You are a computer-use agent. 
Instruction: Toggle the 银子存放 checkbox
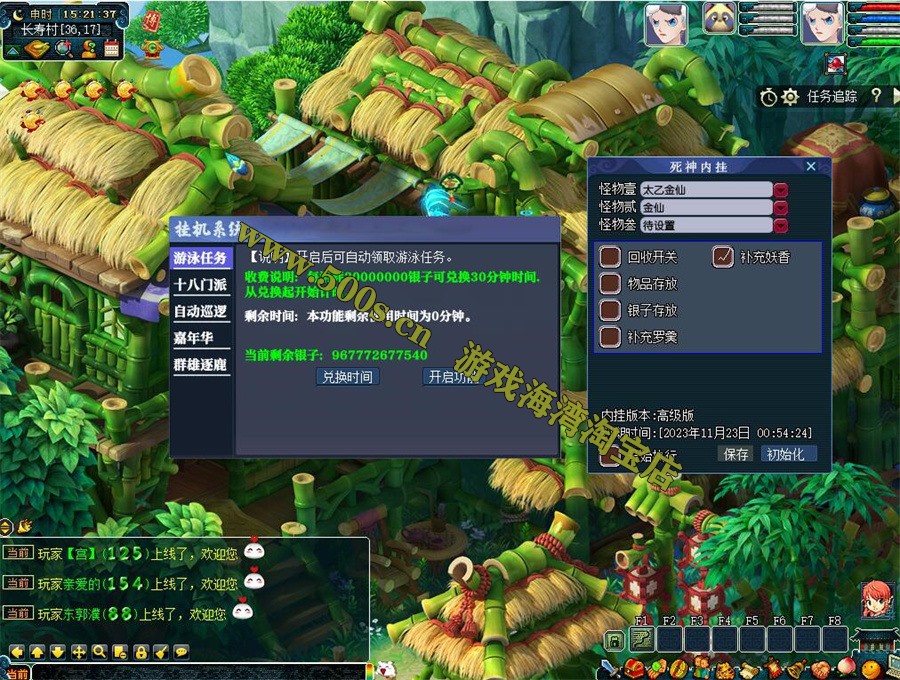[610, 310]
